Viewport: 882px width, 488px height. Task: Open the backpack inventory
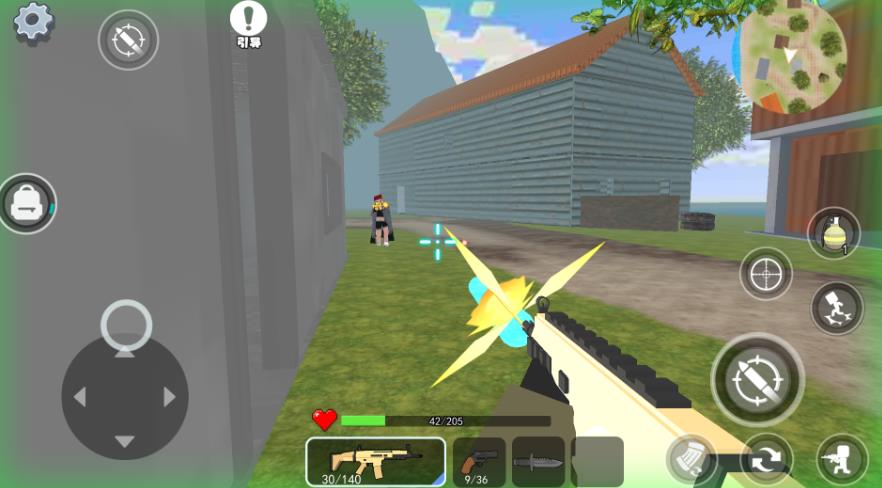(26, 204)
